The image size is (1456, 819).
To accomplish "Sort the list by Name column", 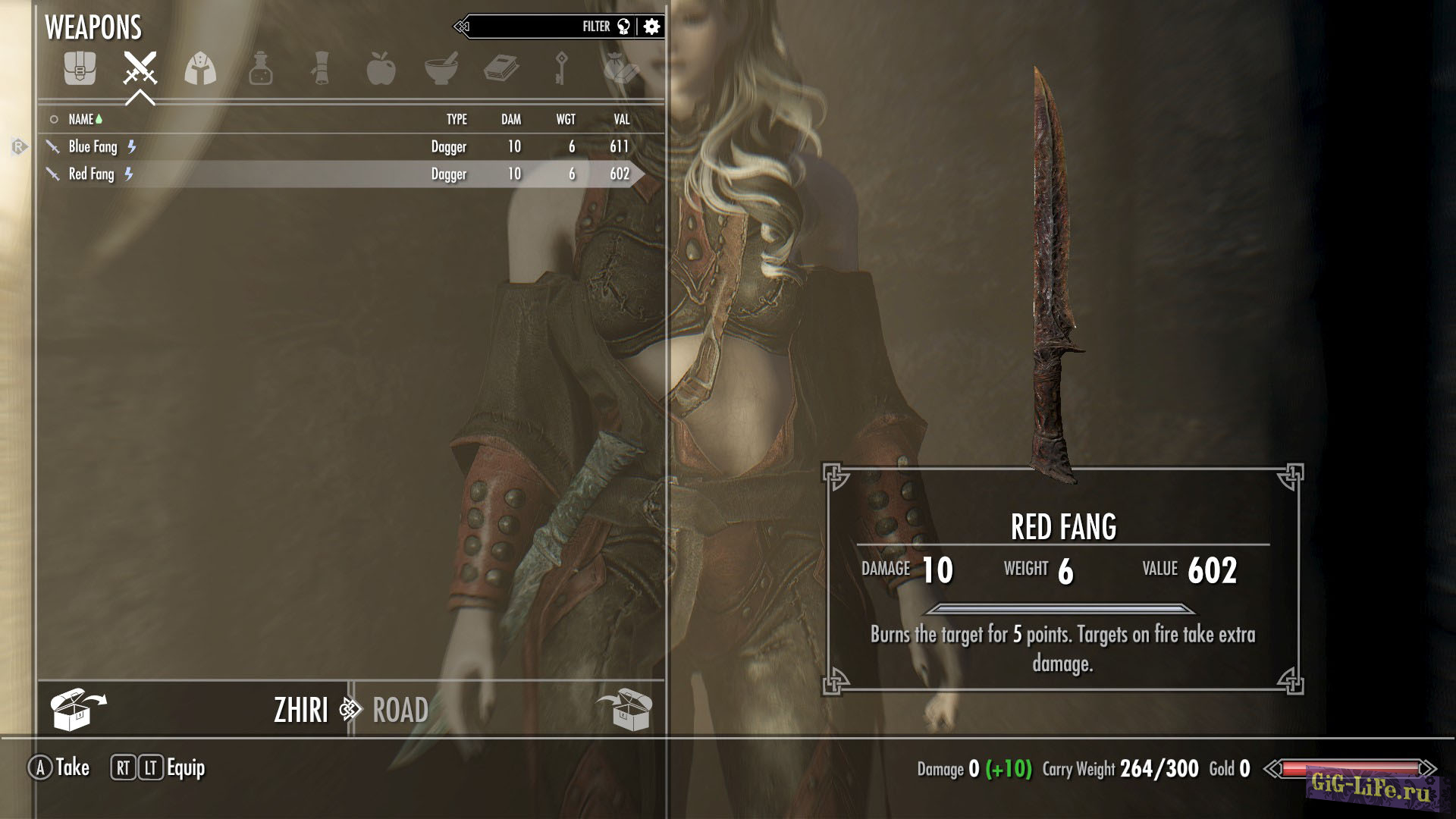I will click(81, 119).
